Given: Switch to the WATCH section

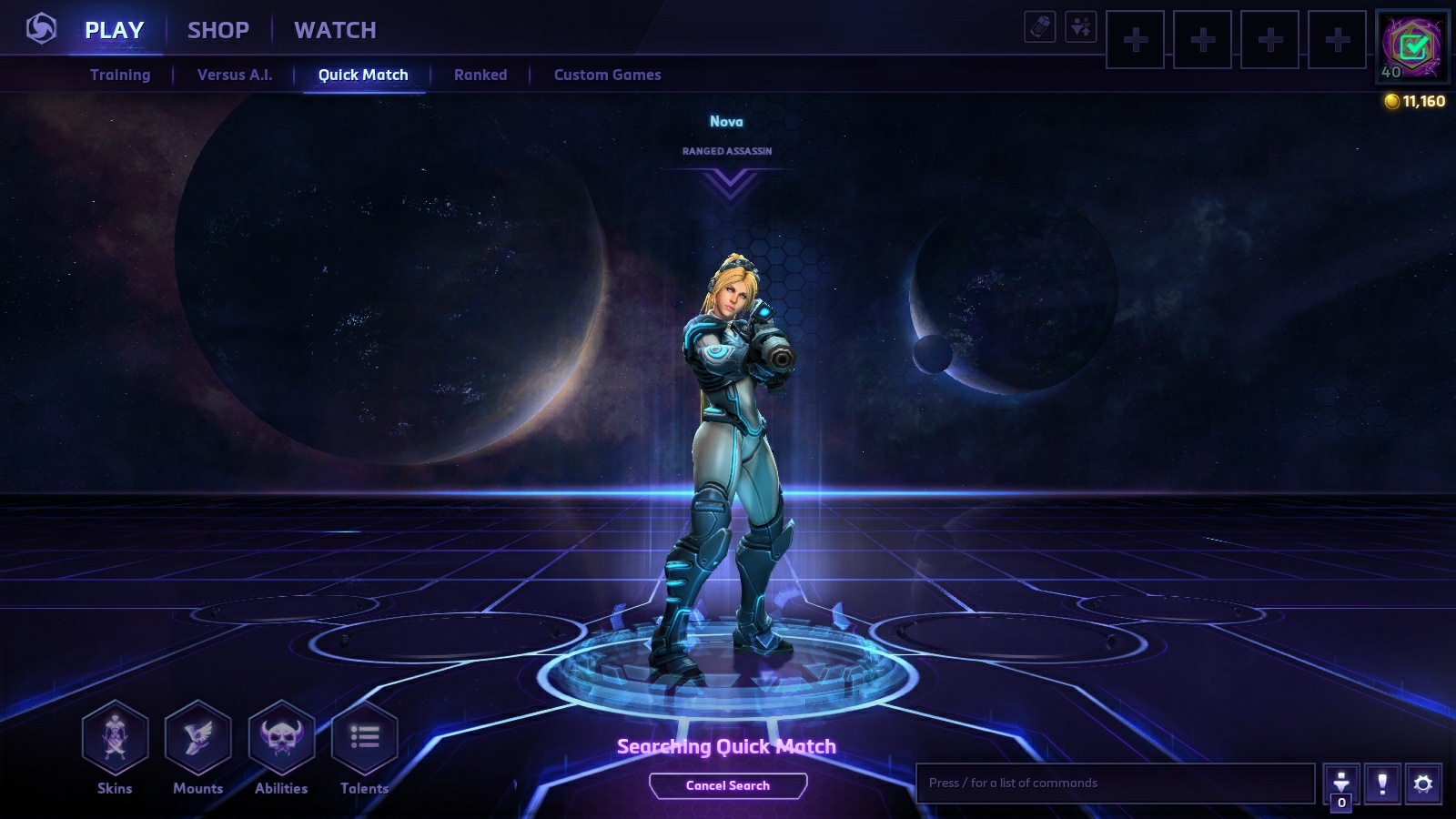Looking at the screenshot, I should pos(335,30).
